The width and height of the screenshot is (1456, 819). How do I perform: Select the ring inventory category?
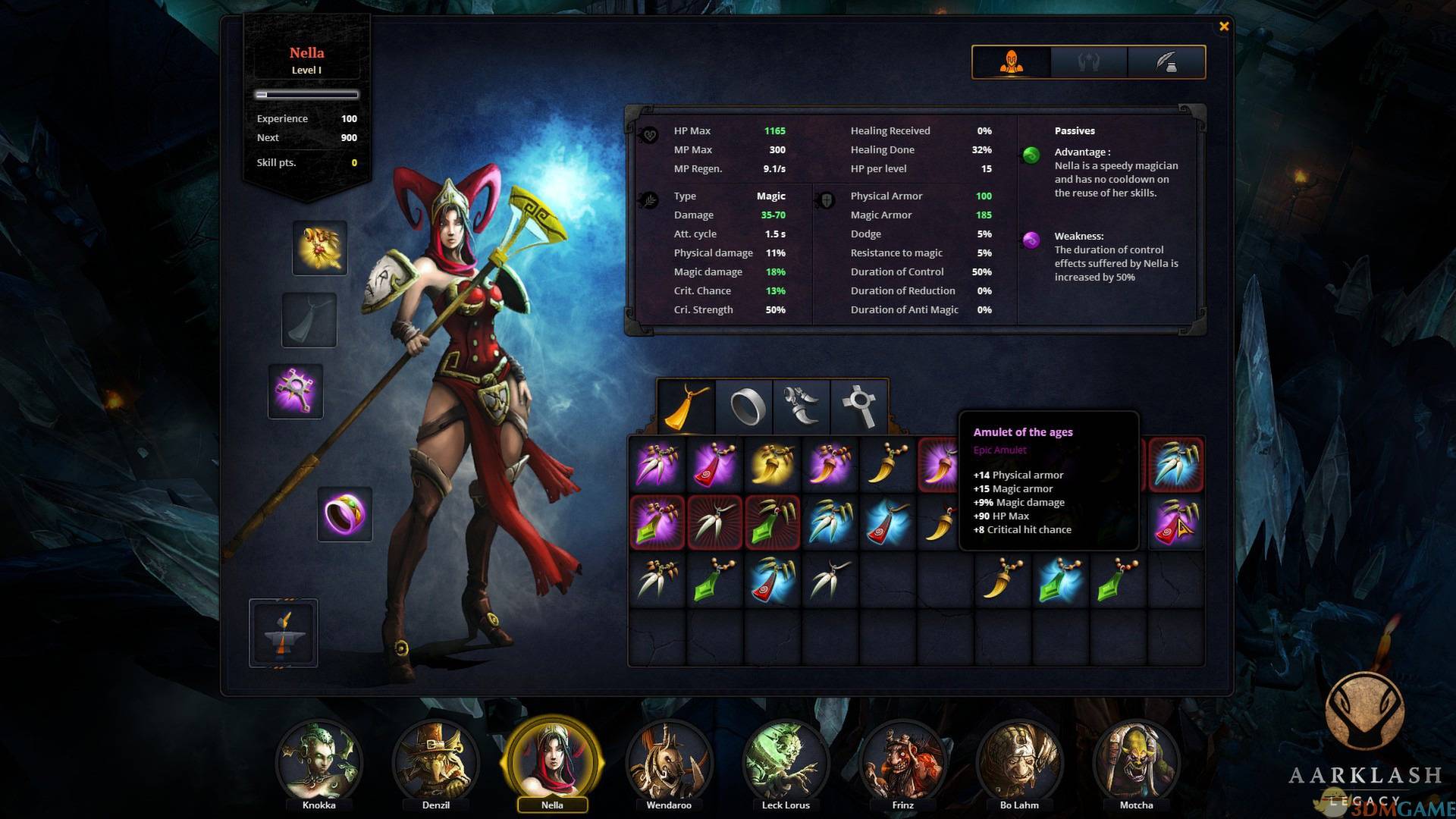click(745, 406)
